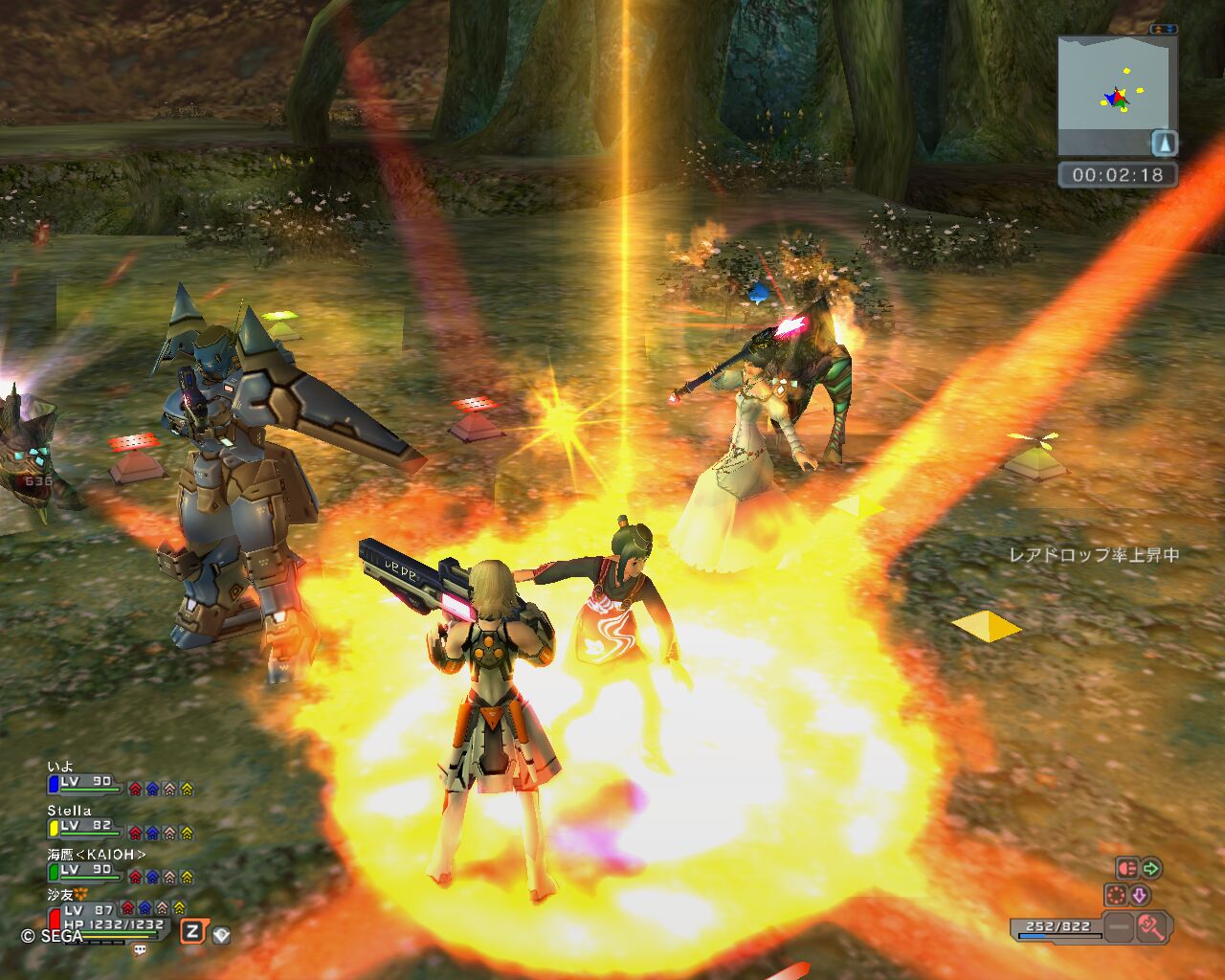Click the triangle button on the minimap
Viewport: 1225px width, 980px height.
[x=1164, y=144]
